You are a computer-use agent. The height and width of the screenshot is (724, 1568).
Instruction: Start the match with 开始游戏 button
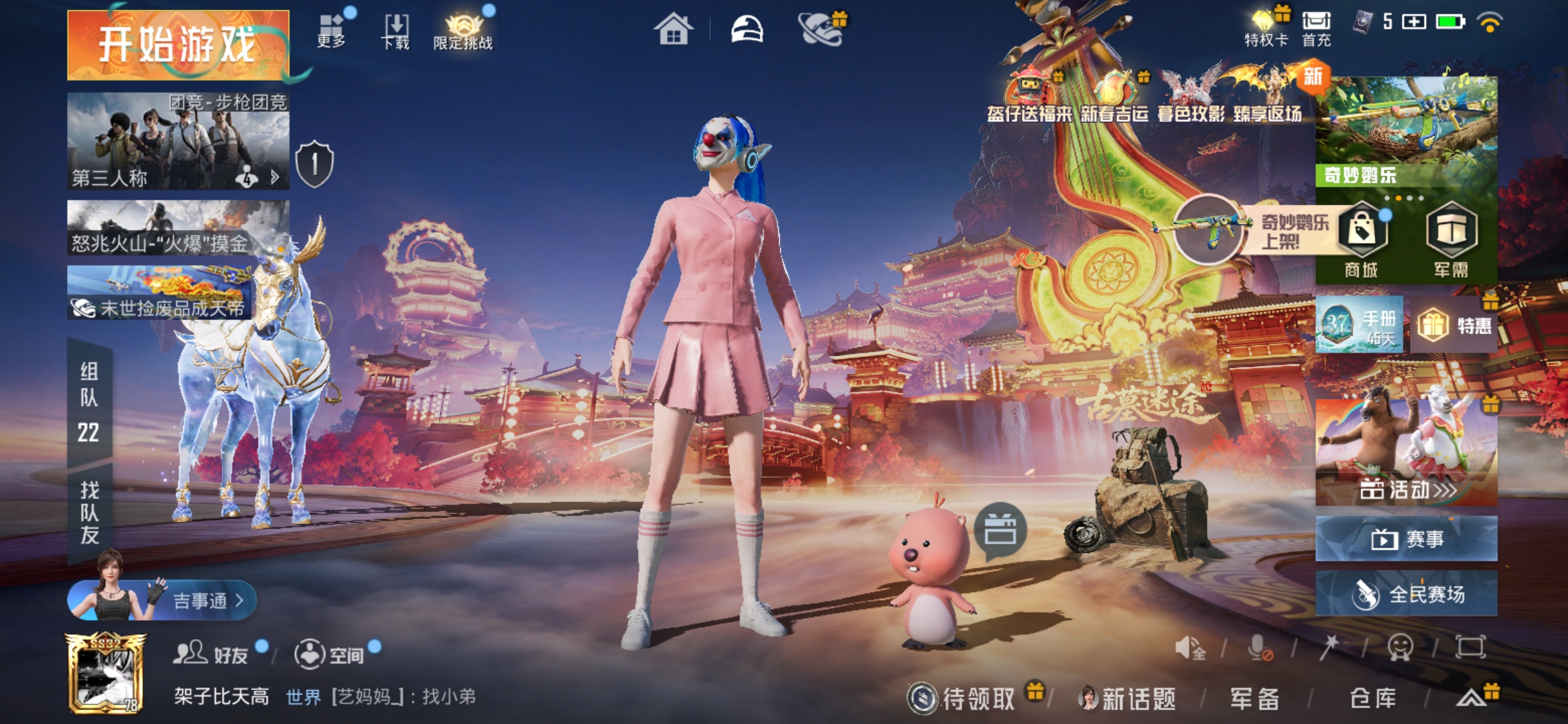click(x=178, y=45)
